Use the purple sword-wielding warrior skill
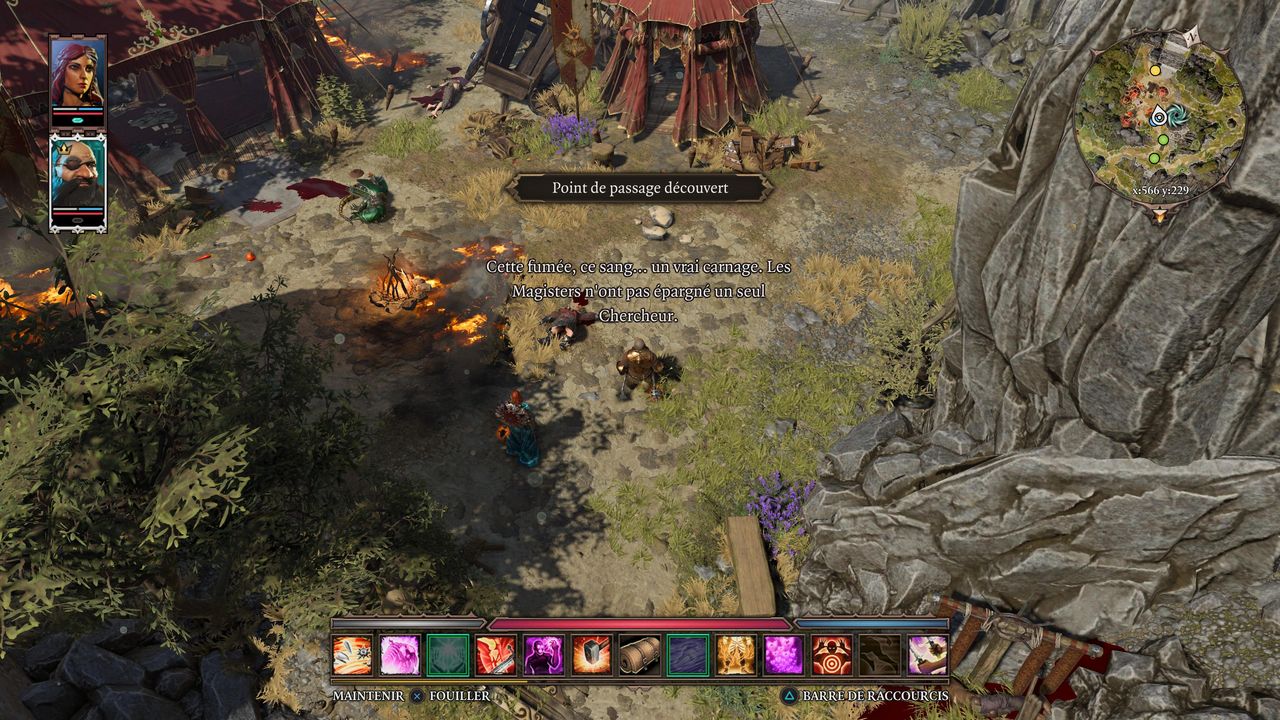The image size is (1280, 720). 928,655
